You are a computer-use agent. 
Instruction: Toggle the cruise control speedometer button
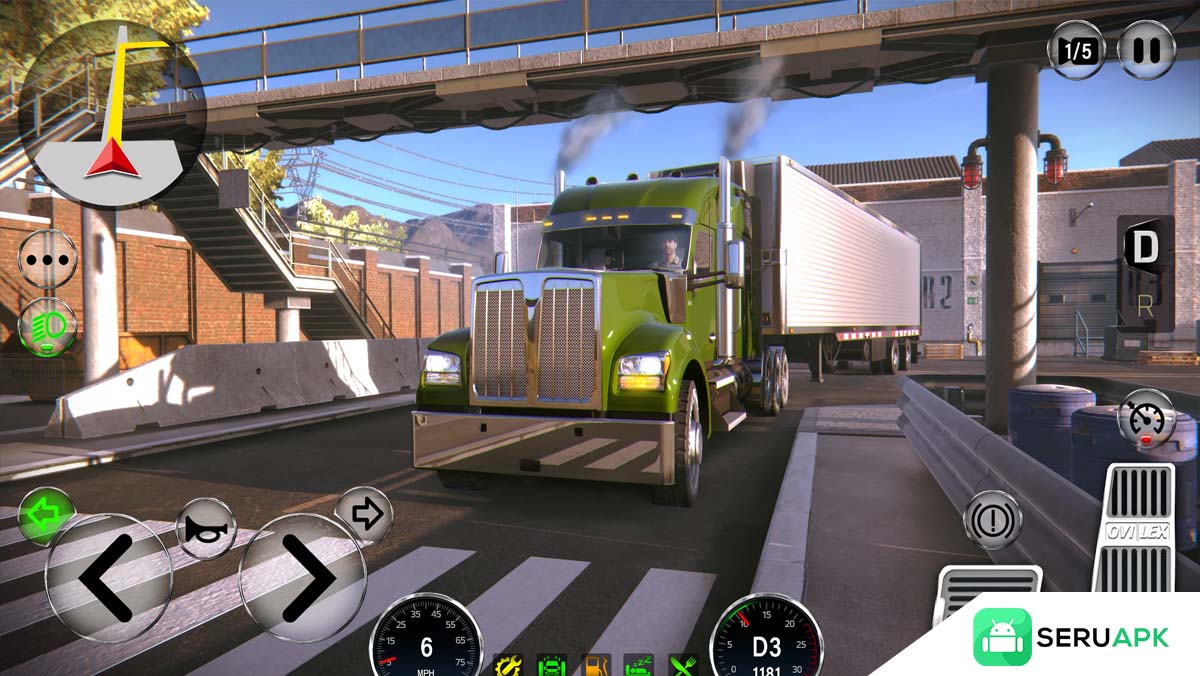pyautogui.click(x=1146, y=418)
